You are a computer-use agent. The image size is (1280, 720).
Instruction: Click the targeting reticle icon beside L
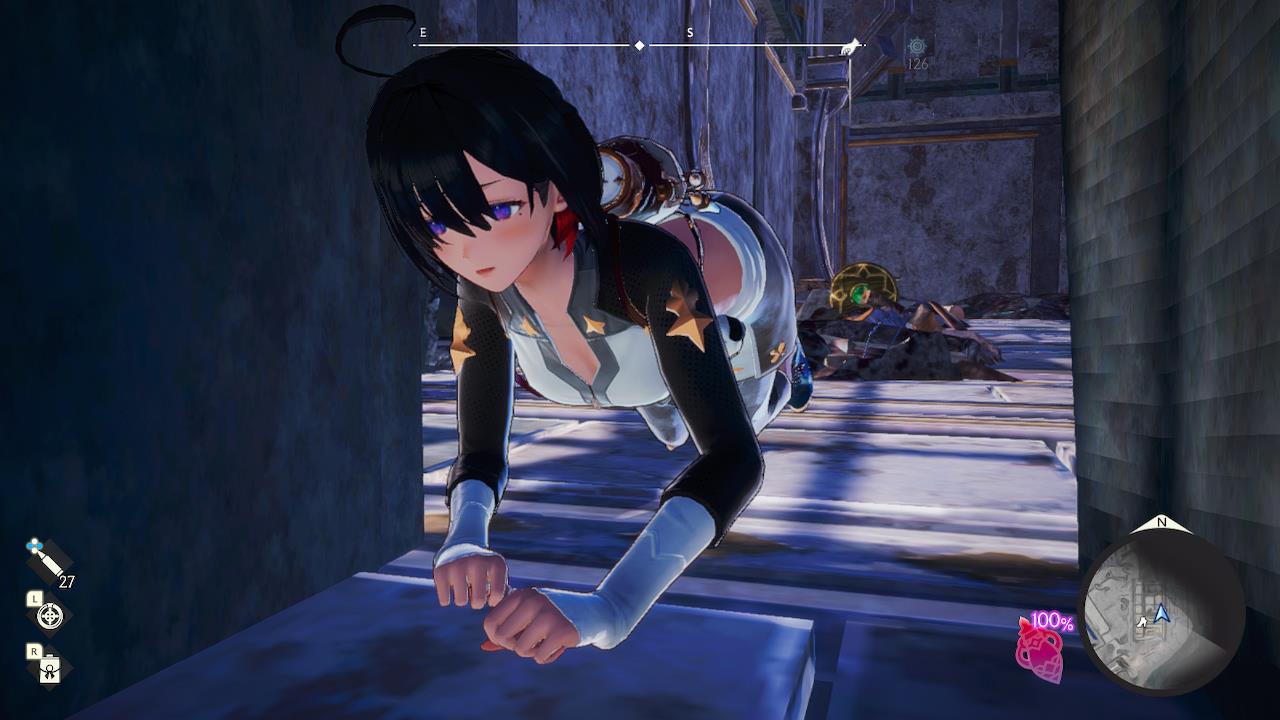49,616
